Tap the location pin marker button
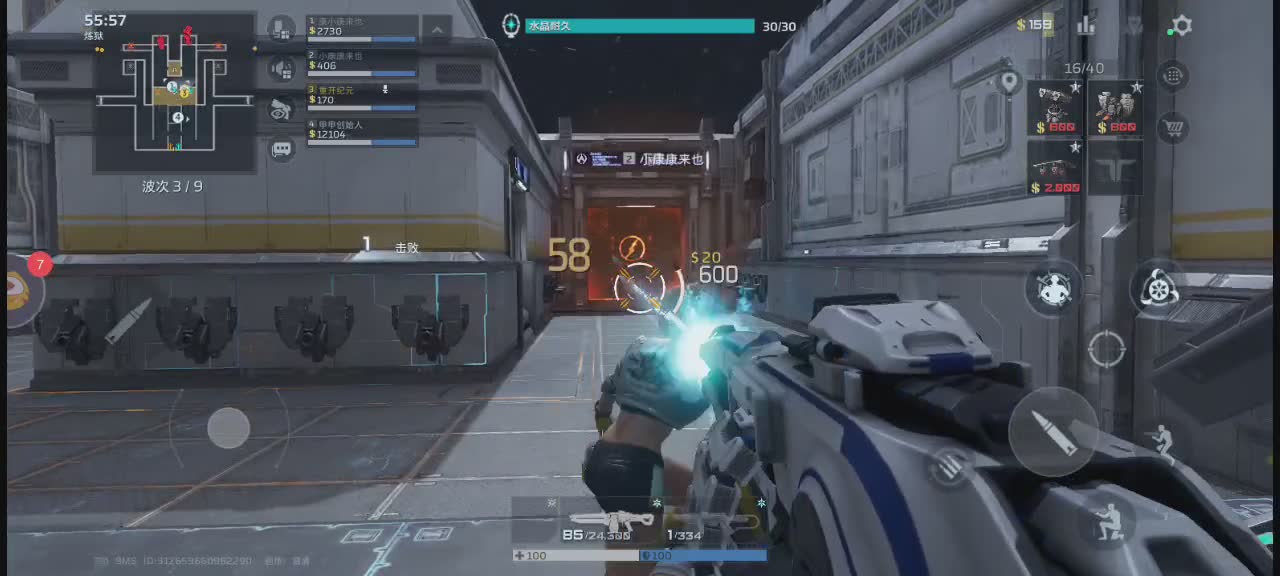 pyautogui.click(x=1009, y=81)
